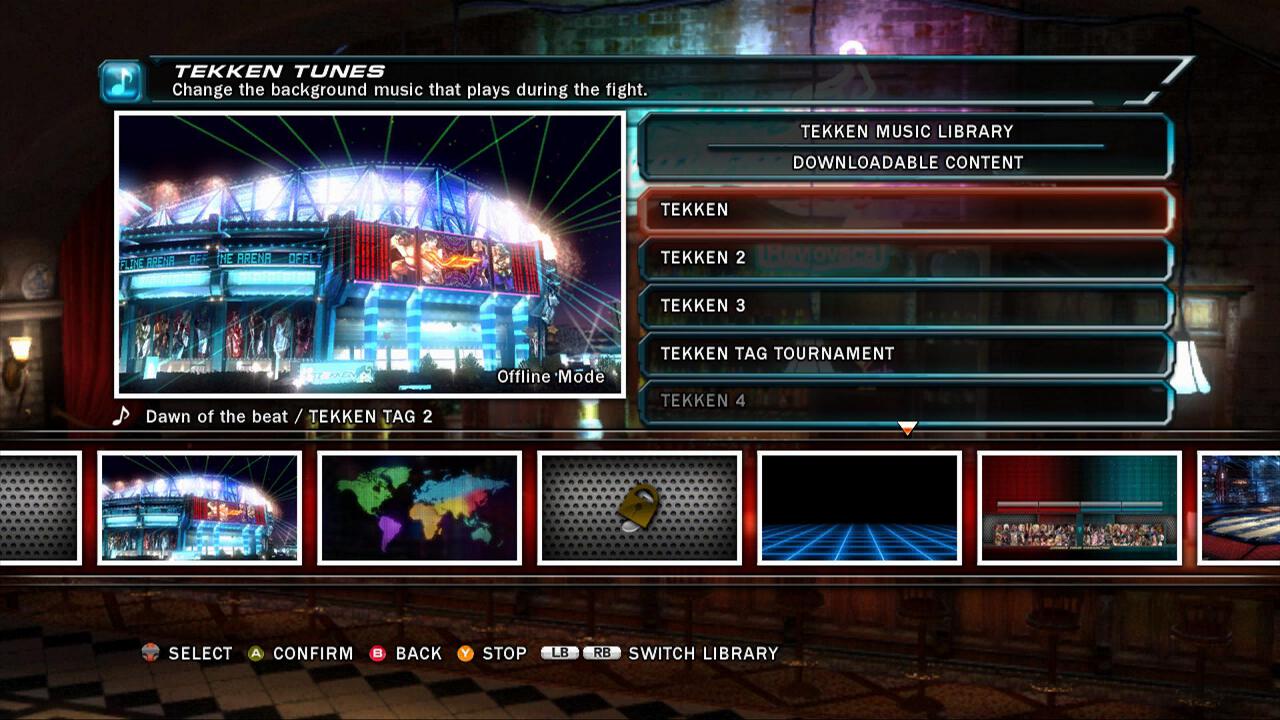Click the blue grid stage thumbnail
The height and width of the screenshot is (720, 1280).
coord(860,510)
